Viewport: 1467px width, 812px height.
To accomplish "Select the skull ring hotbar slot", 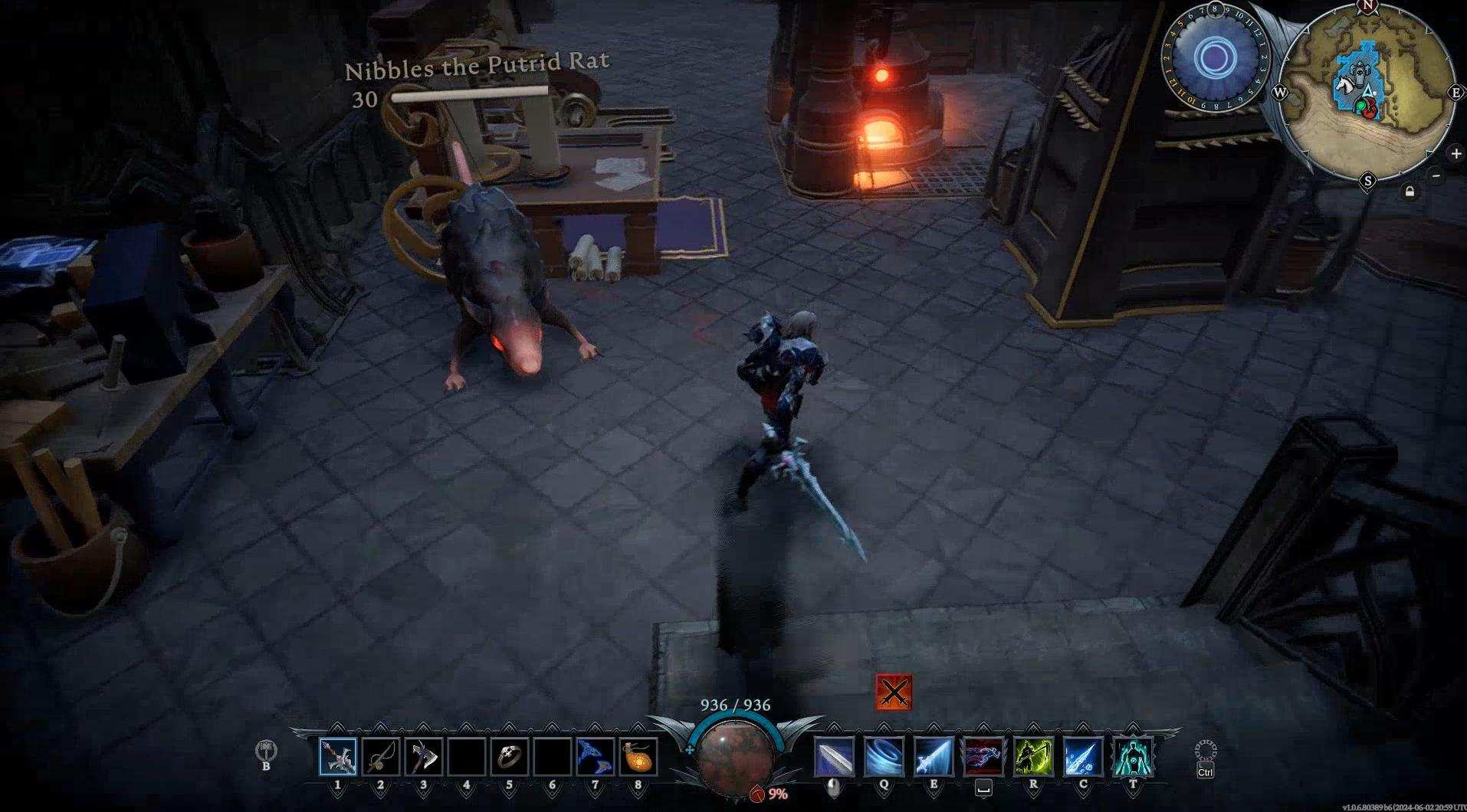I will pyautogui.click(x=510, y=757).
